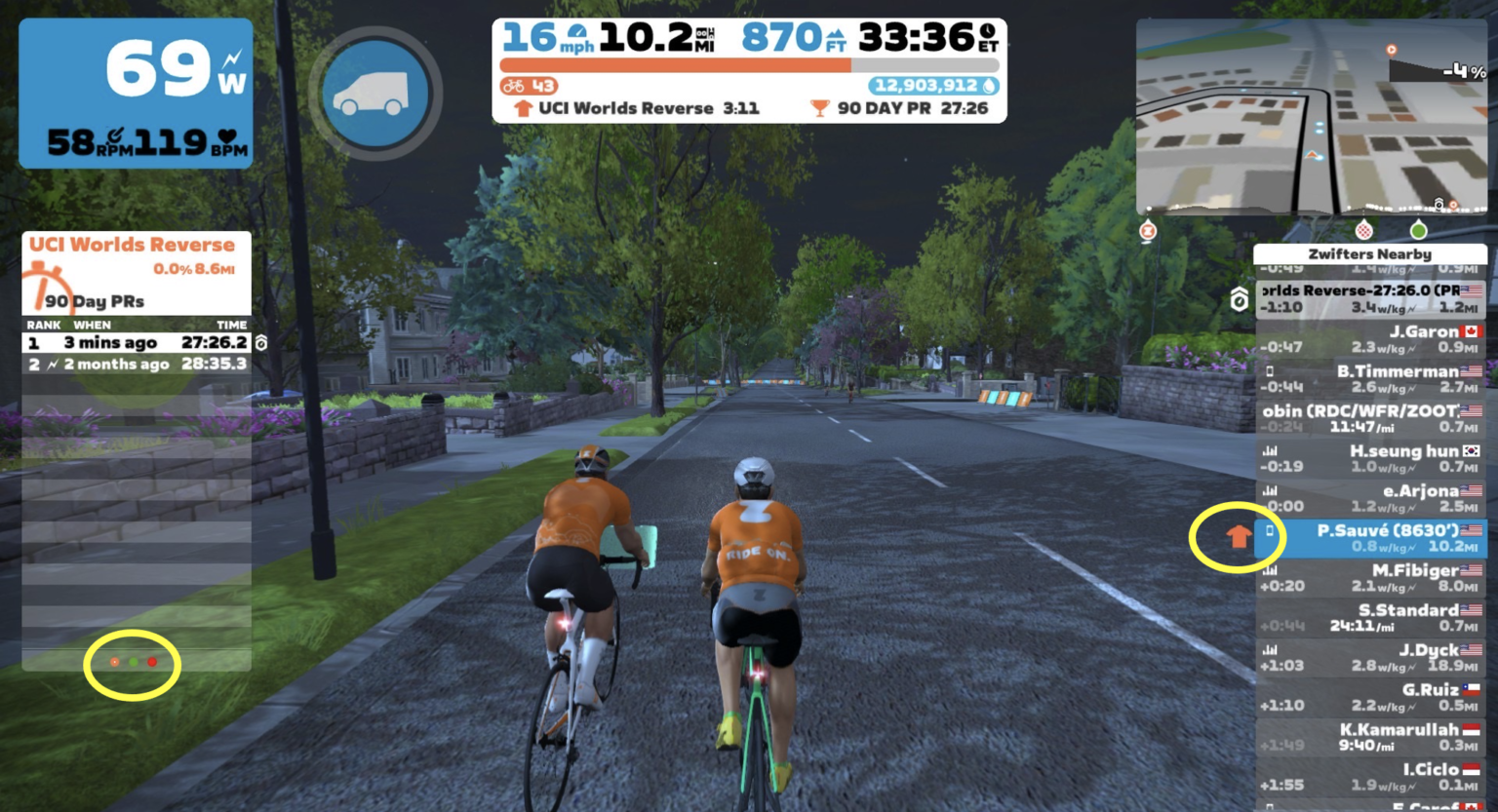Screen dimensions: 1498x812
Task: Click the green page dot on the leaderboard
Action: coord(134,663)
